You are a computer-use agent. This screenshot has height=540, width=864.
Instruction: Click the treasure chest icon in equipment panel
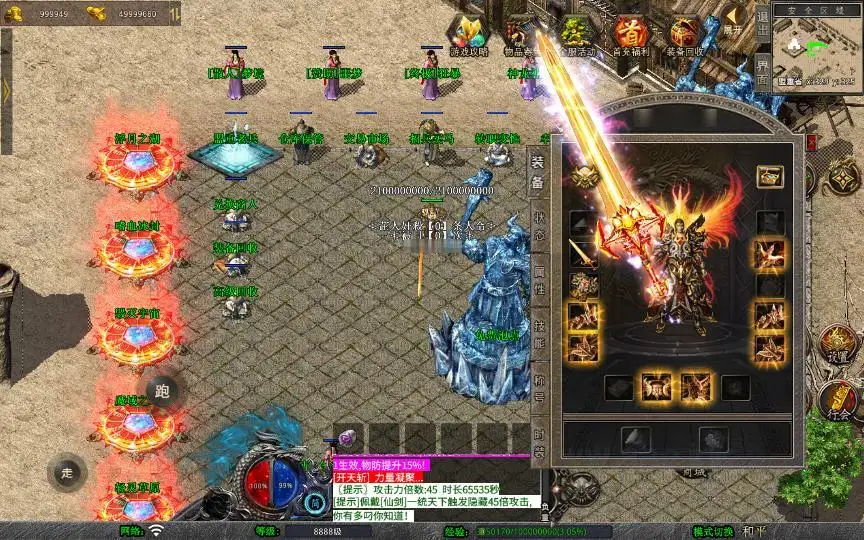(769, 177)
